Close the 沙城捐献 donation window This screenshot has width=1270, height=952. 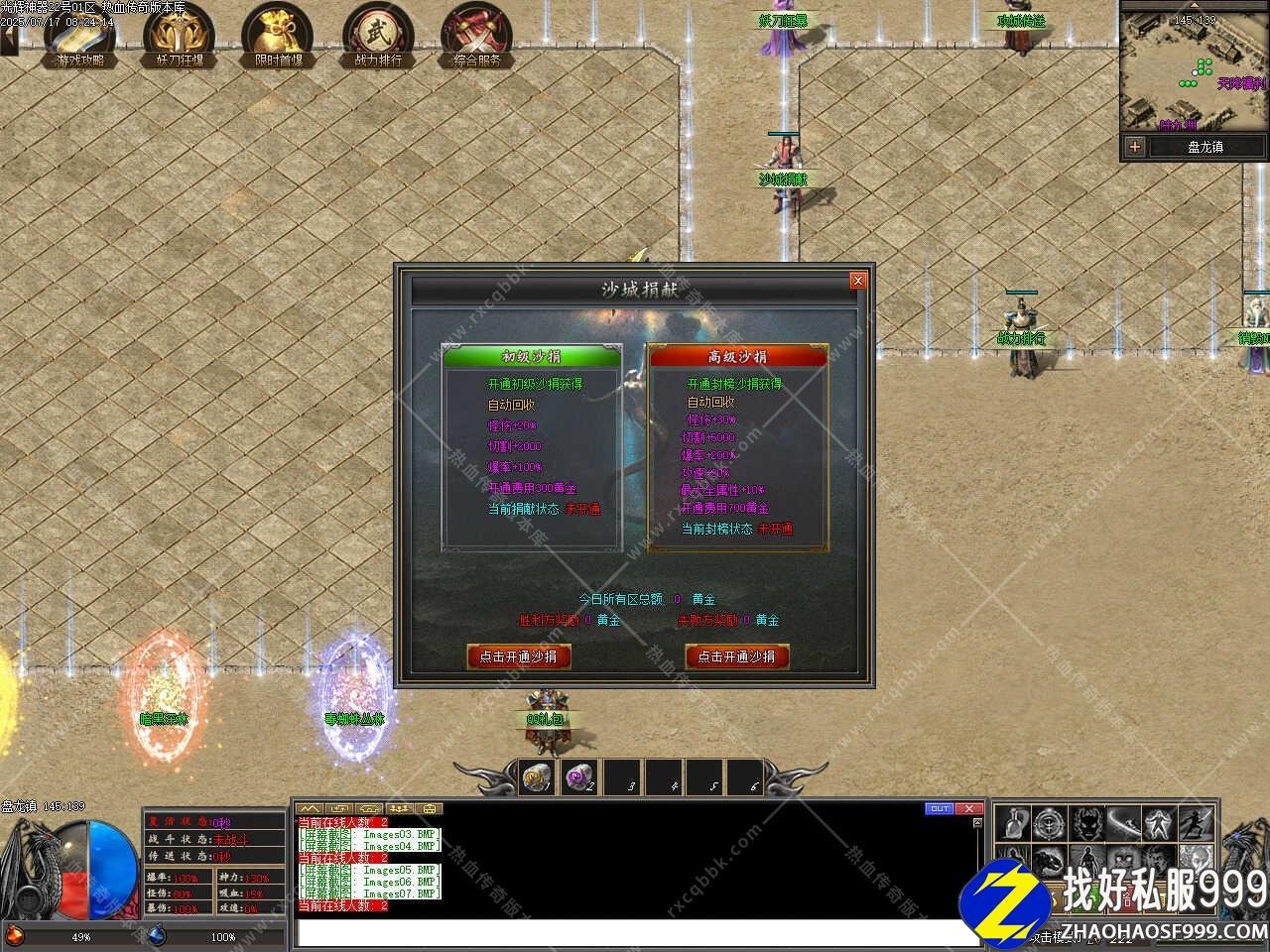coord(858,281)
